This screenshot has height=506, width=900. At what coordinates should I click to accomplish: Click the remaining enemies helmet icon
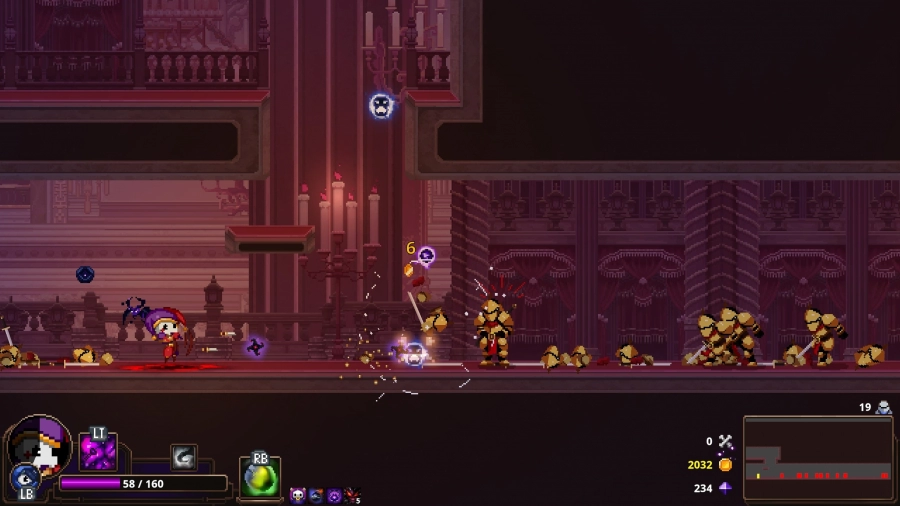click(883, 407)
